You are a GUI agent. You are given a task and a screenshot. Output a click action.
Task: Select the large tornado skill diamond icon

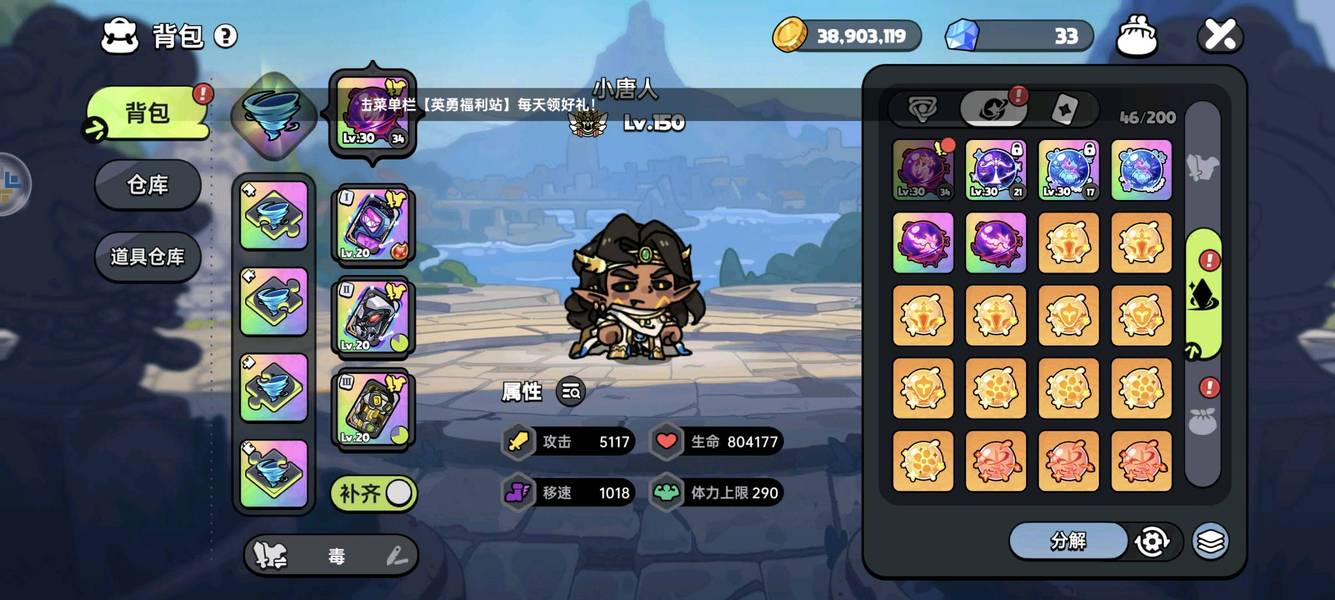click(273, 113)
